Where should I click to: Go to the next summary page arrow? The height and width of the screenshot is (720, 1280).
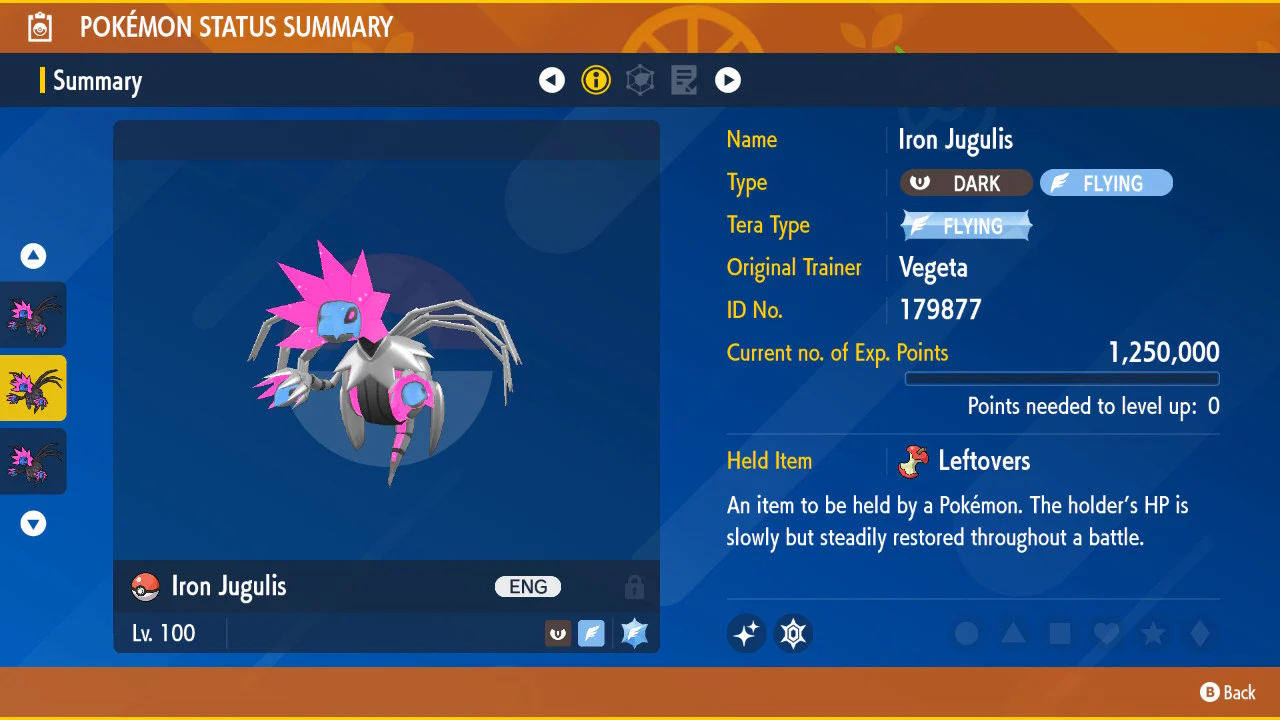pyautogui.click(x=728, y=80)
